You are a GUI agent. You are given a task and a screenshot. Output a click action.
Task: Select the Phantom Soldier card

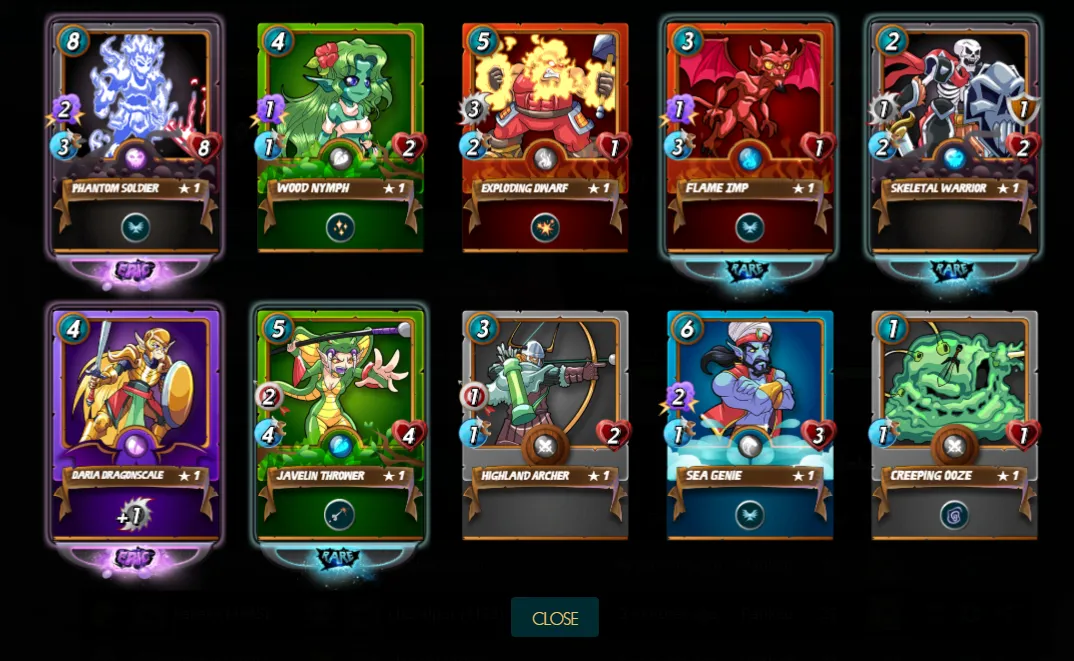(x=136, y=140)
